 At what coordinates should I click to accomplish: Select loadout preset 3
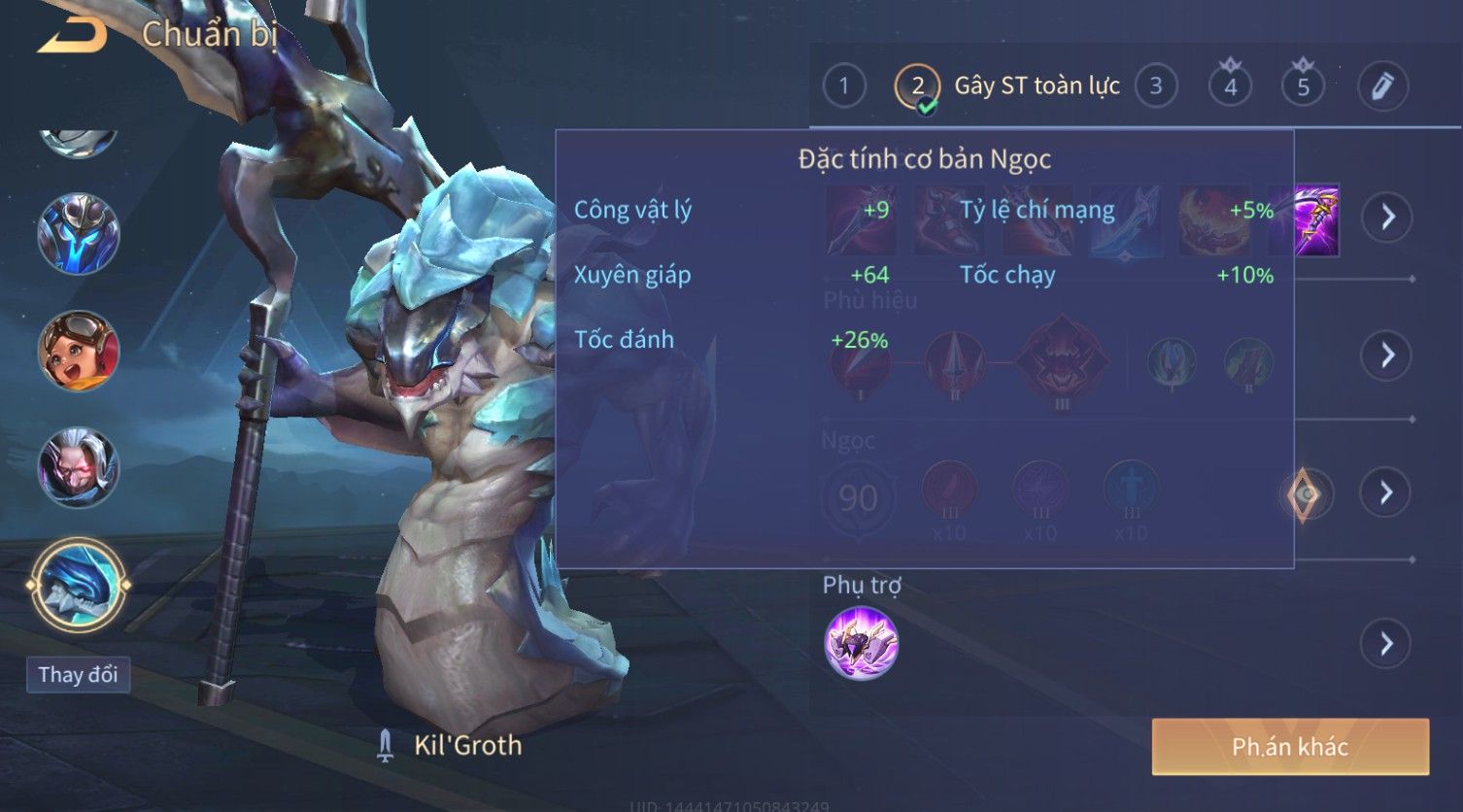tap(1155, 86)
